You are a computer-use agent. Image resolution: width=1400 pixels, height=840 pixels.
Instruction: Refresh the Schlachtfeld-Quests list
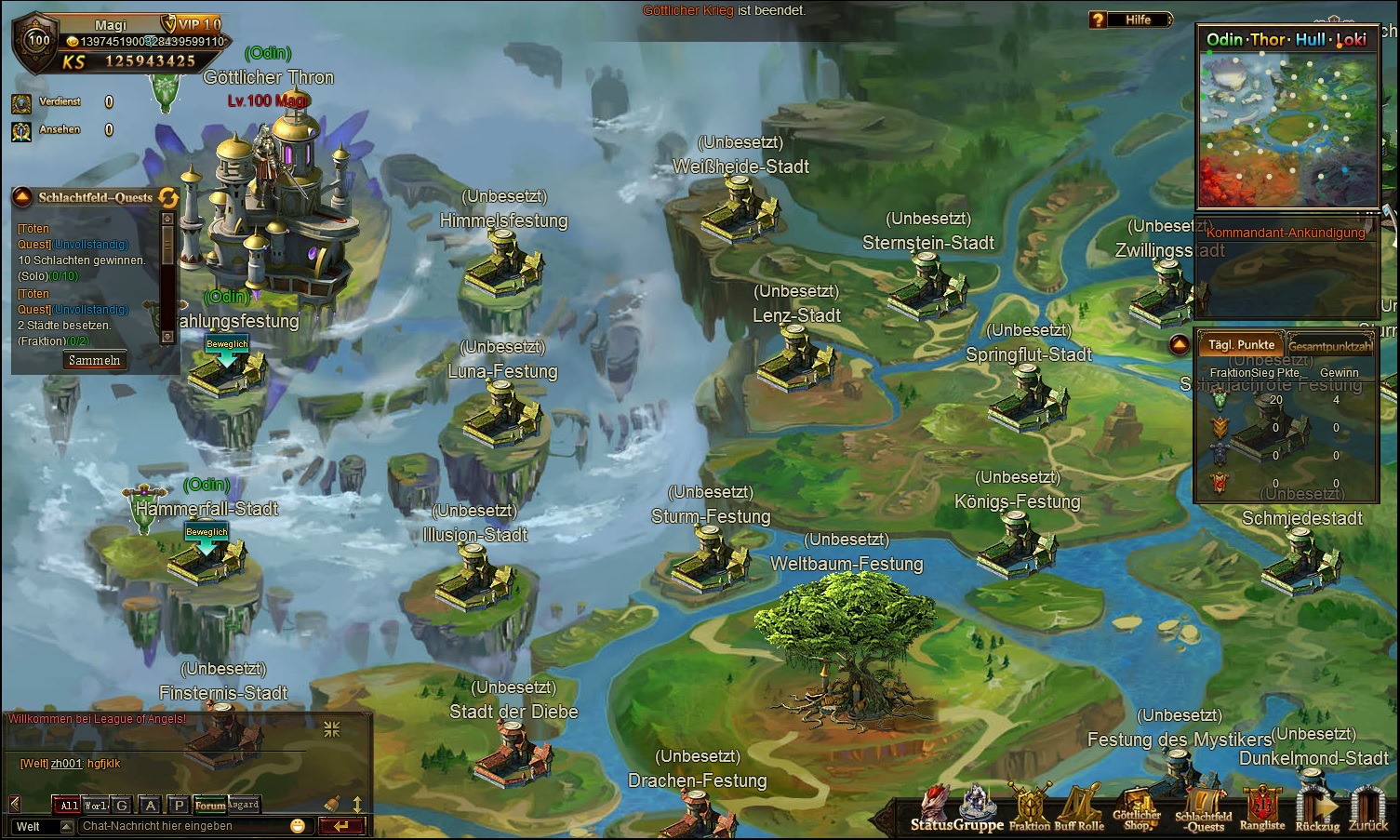[168, 197]
